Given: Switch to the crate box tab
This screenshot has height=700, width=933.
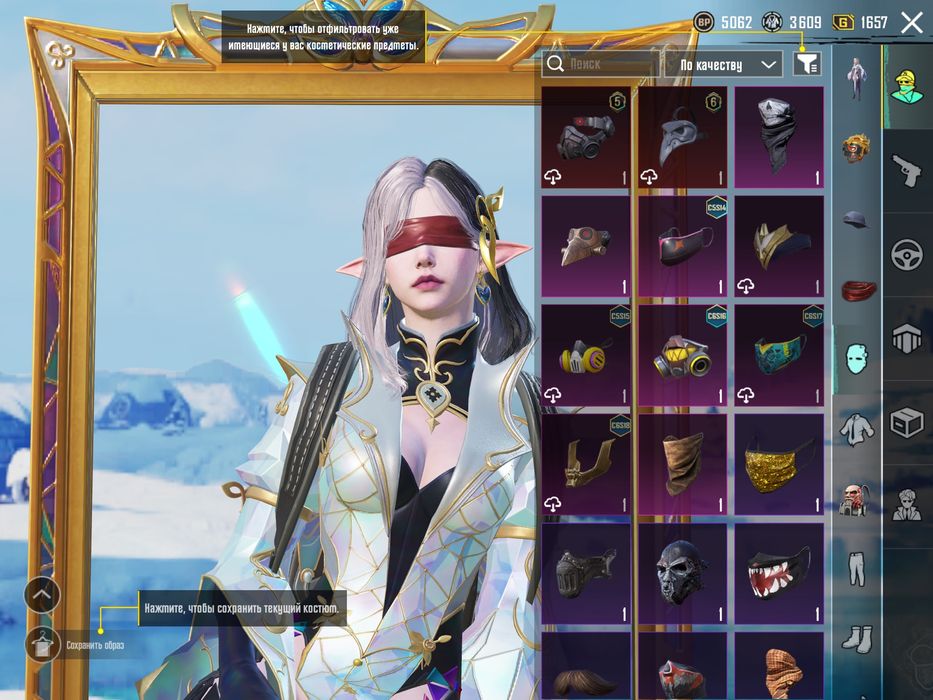Looking at the screenshot, I should pos(906,423).
